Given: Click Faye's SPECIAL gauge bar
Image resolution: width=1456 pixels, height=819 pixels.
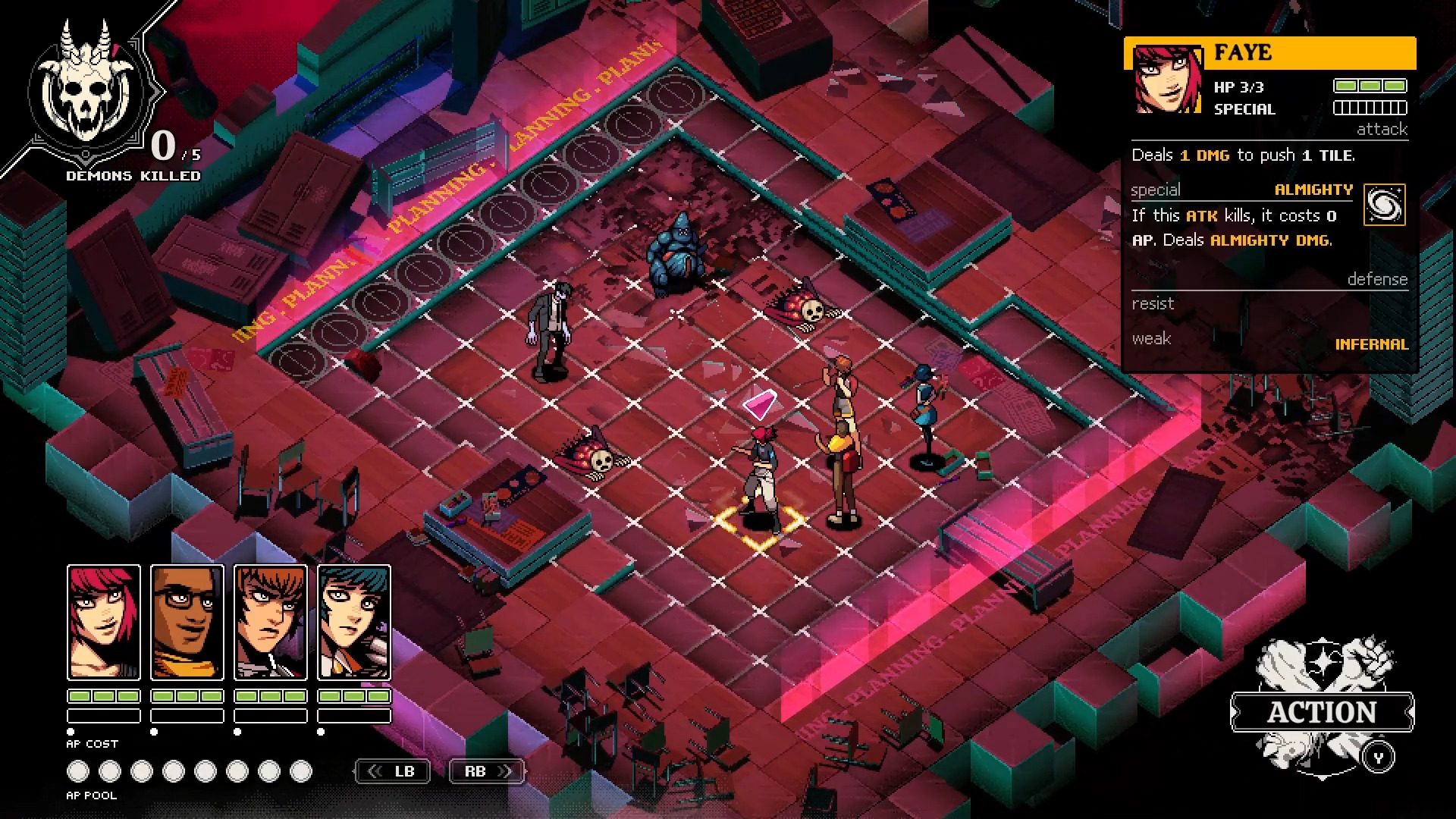Looking at the screenshot, I should (1370, 108).
